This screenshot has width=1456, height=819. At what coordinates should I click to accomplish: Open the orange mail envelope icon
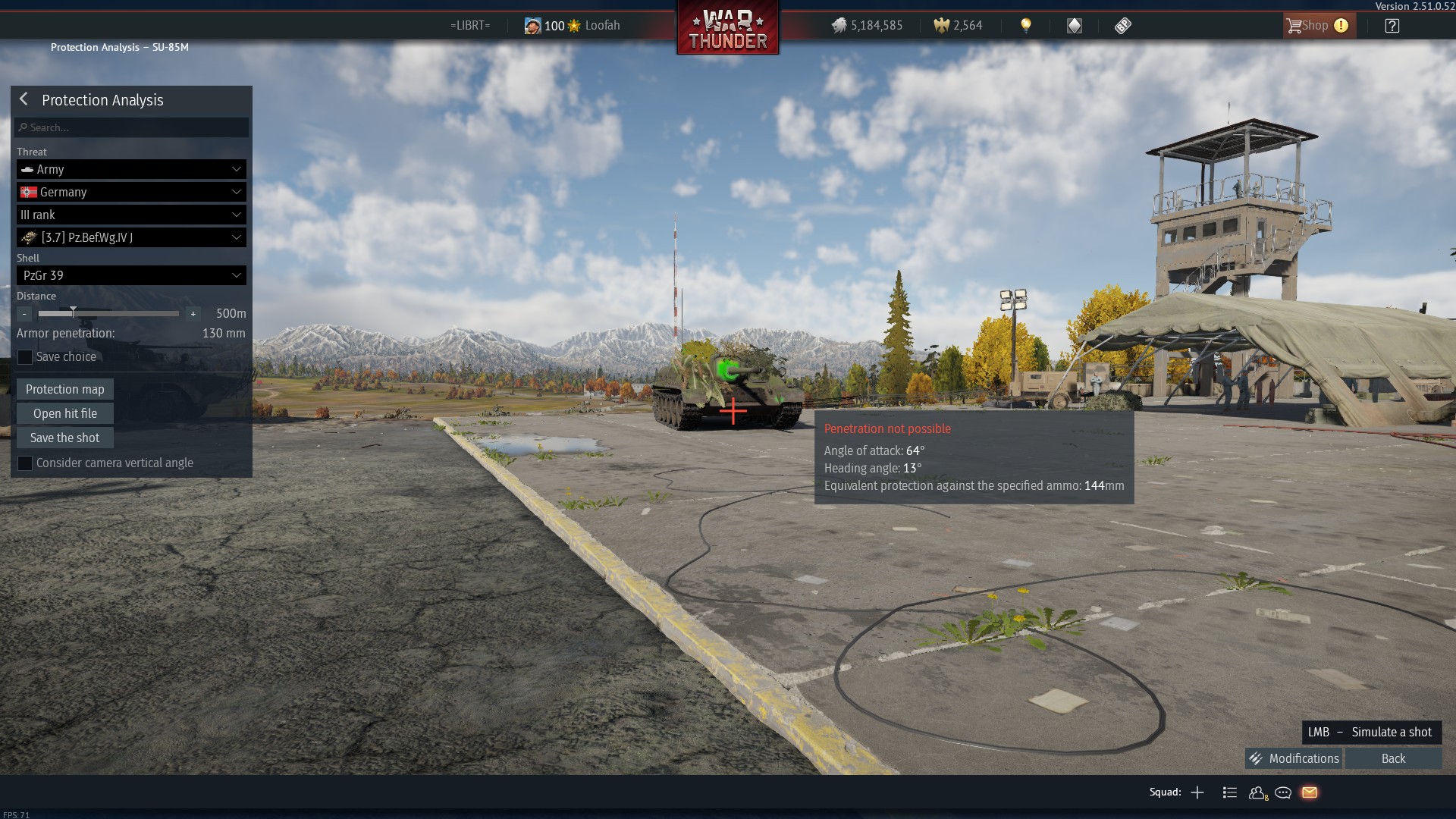pyautogui.click(x=1310, y=792)
